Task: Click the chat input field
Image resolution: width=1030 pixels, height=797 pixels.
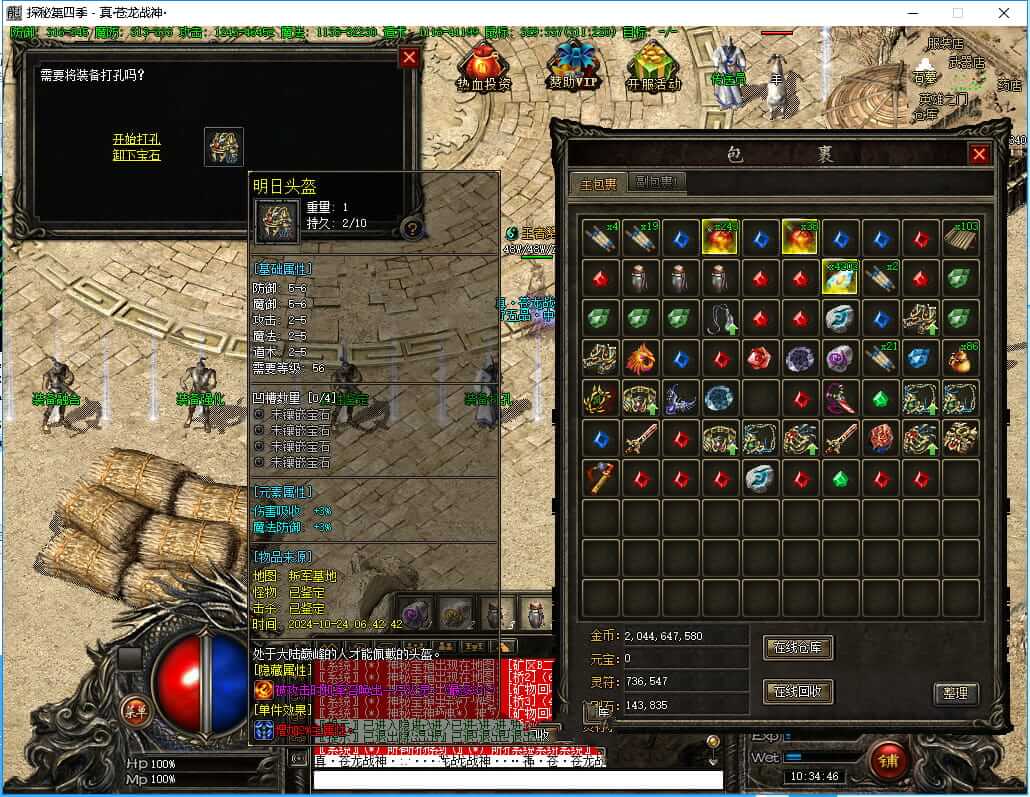Action: click(x=518, y=779)
